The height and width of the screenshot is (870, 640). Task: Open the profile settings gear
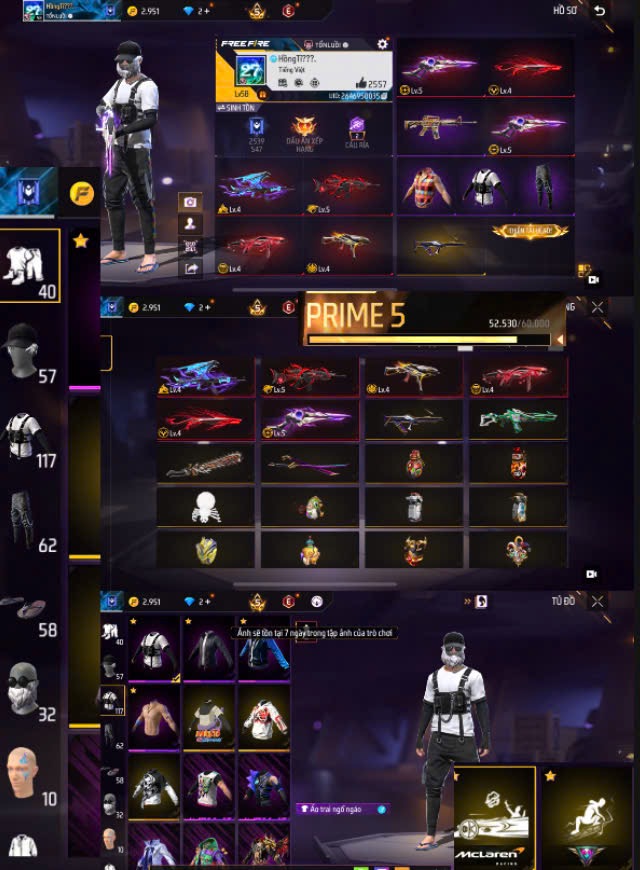(x=382, y=45)
